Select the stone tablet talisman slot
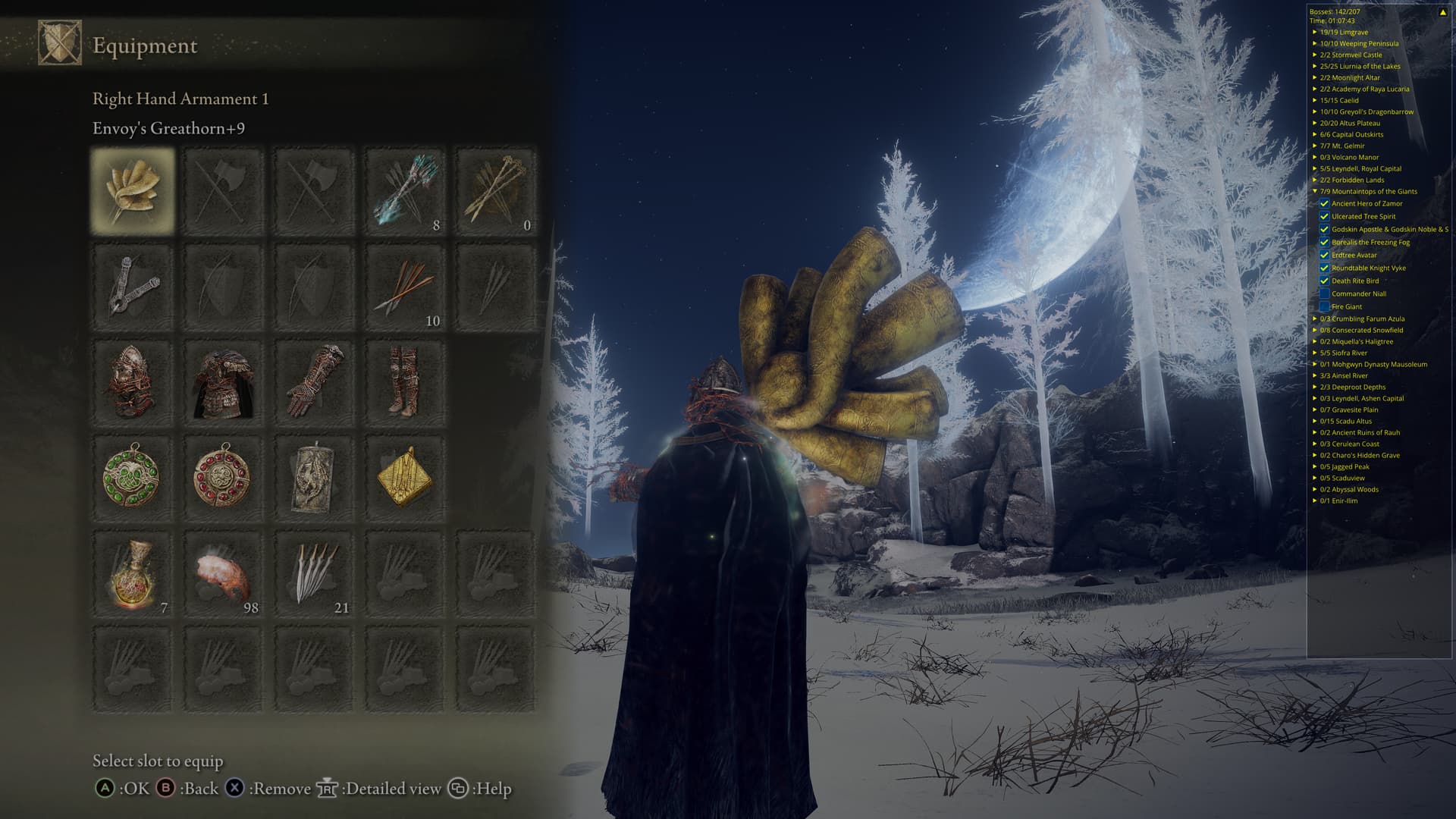1456x819 pixels. click(x=314, y=478)
